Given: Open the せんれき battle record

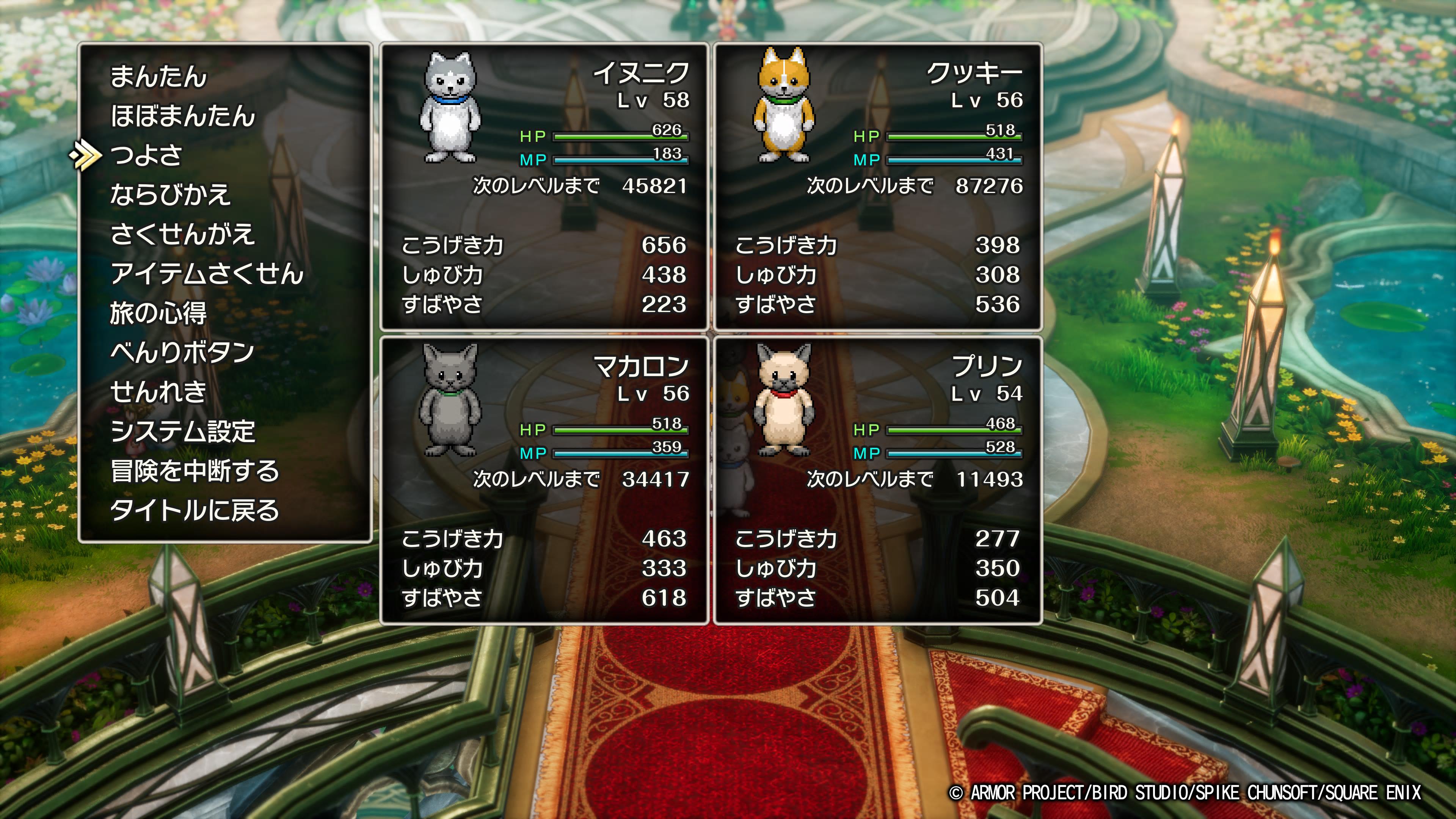Looking at the screenshot, I should (x=158, y=392).
